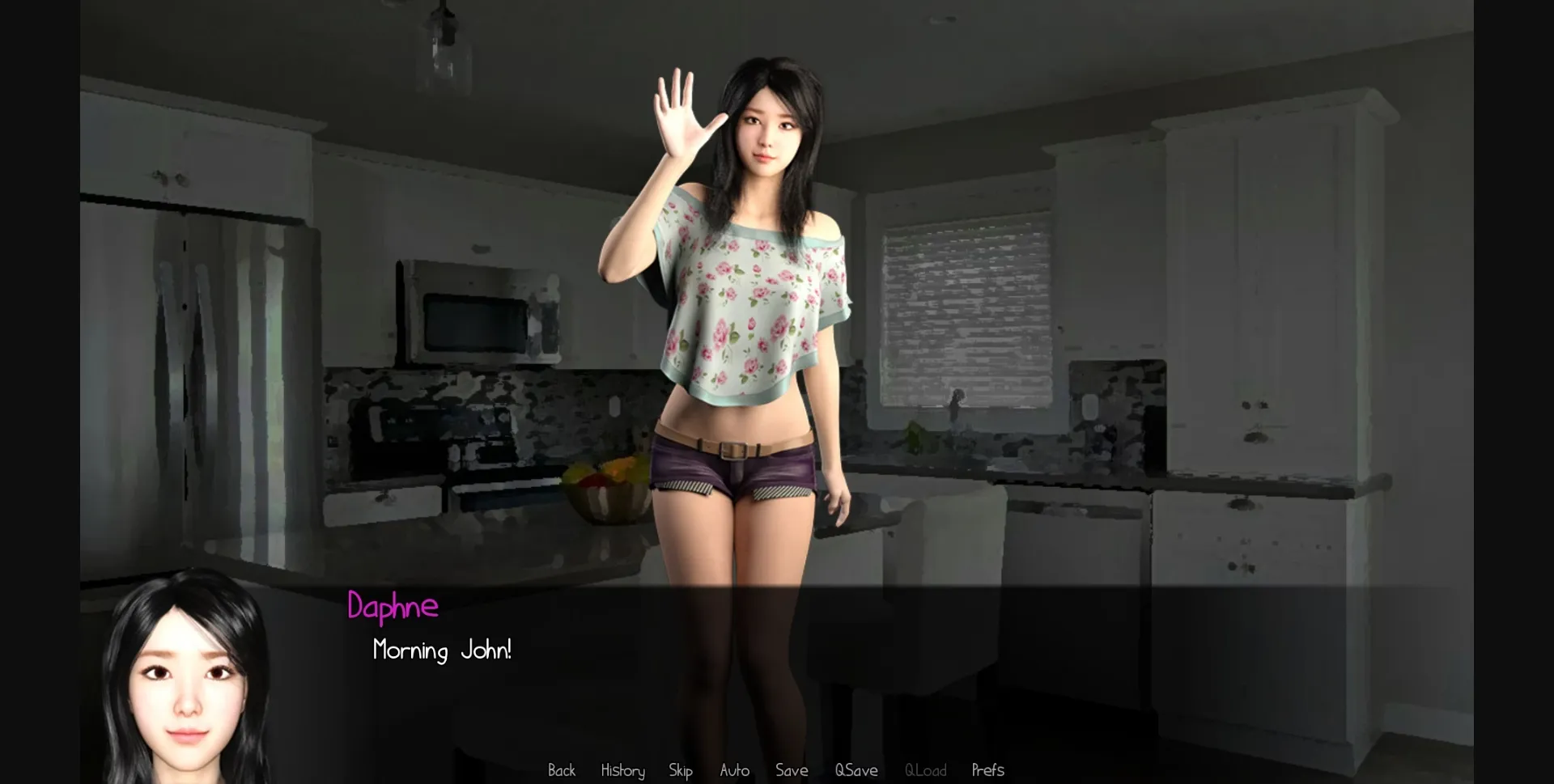1554x784 pixels.
Task: Click the pink name label Daphne
Action: point(393,608)
